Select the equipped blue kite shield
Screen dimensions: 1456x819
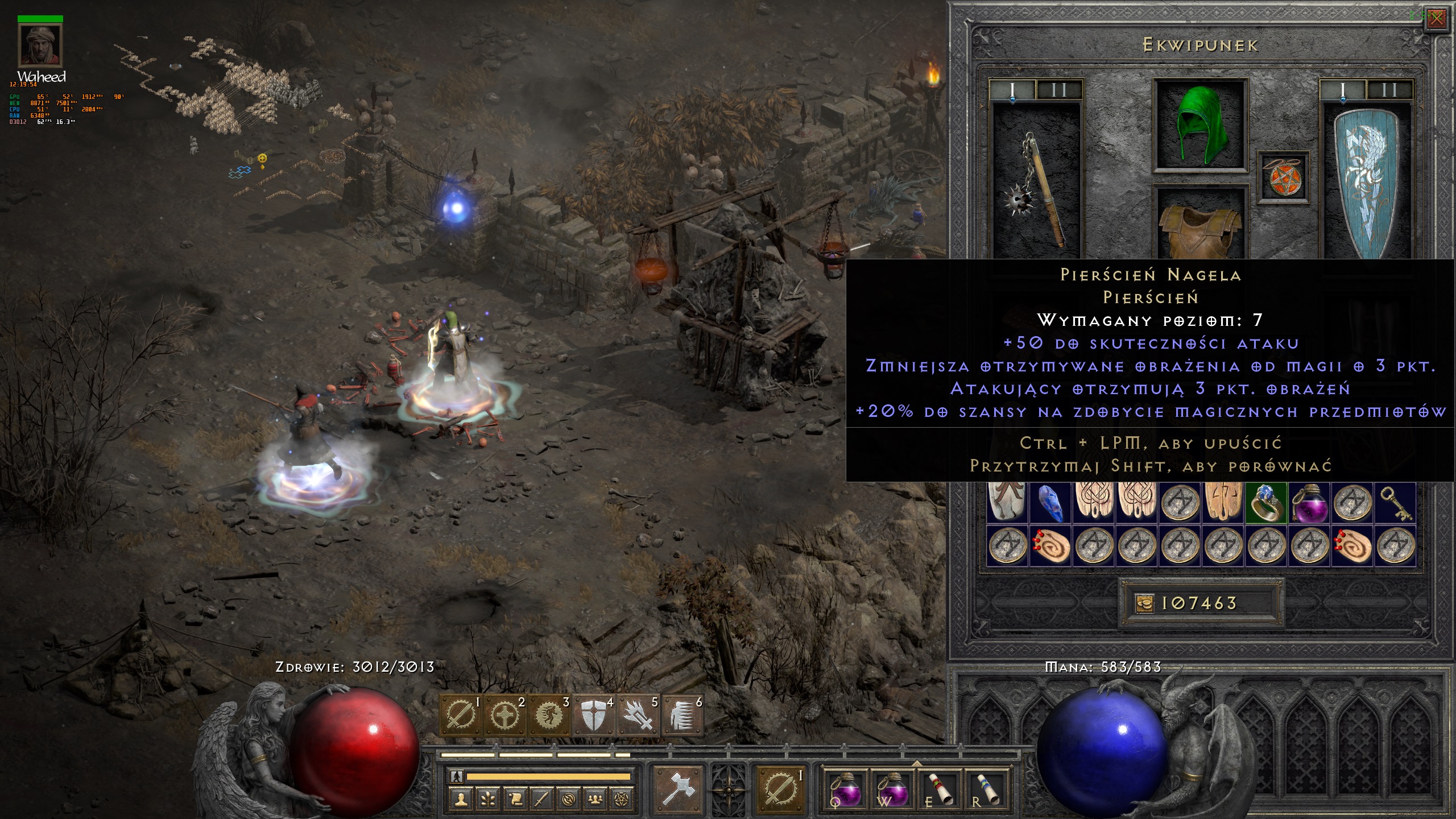pos(1366,183)
